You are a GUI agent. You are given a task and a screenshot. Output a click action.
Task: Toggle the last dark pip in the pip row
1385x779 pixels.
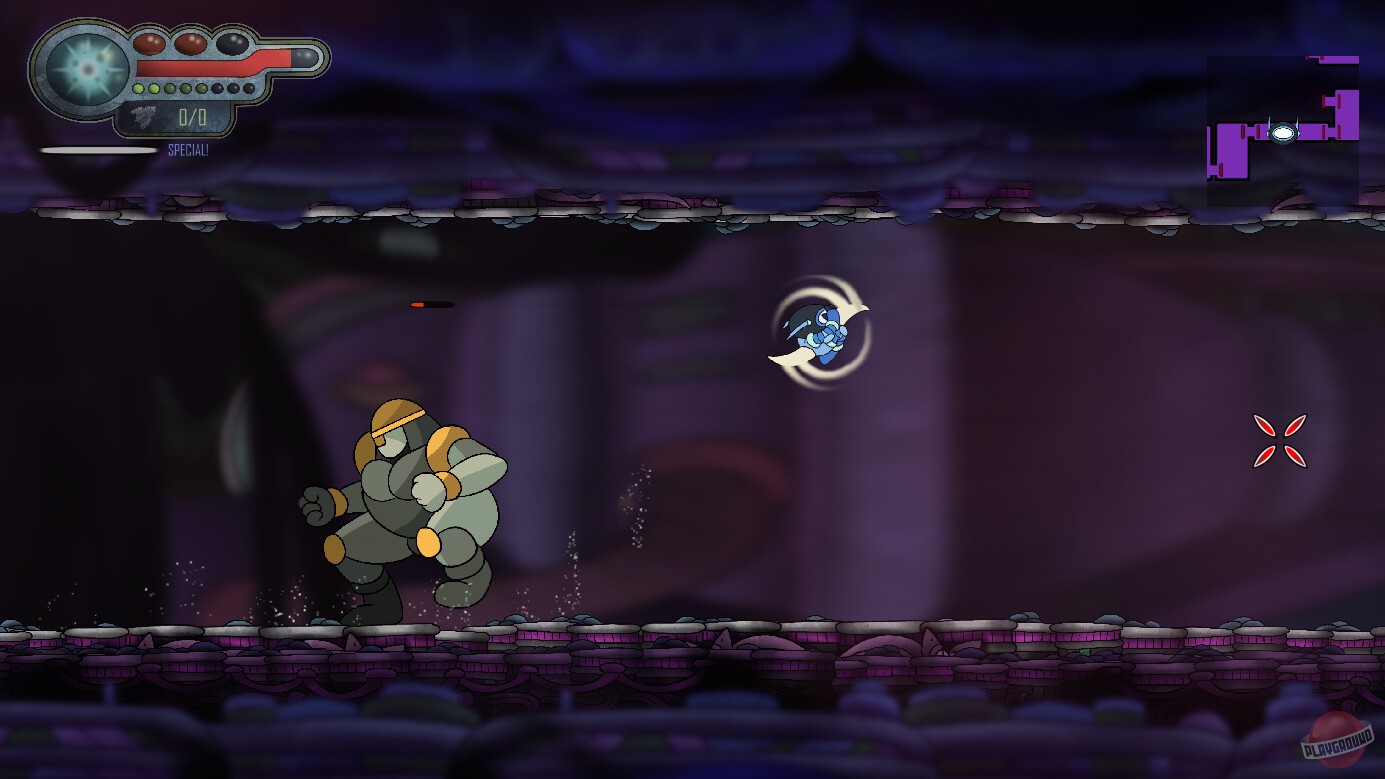(x=247, y=88)
